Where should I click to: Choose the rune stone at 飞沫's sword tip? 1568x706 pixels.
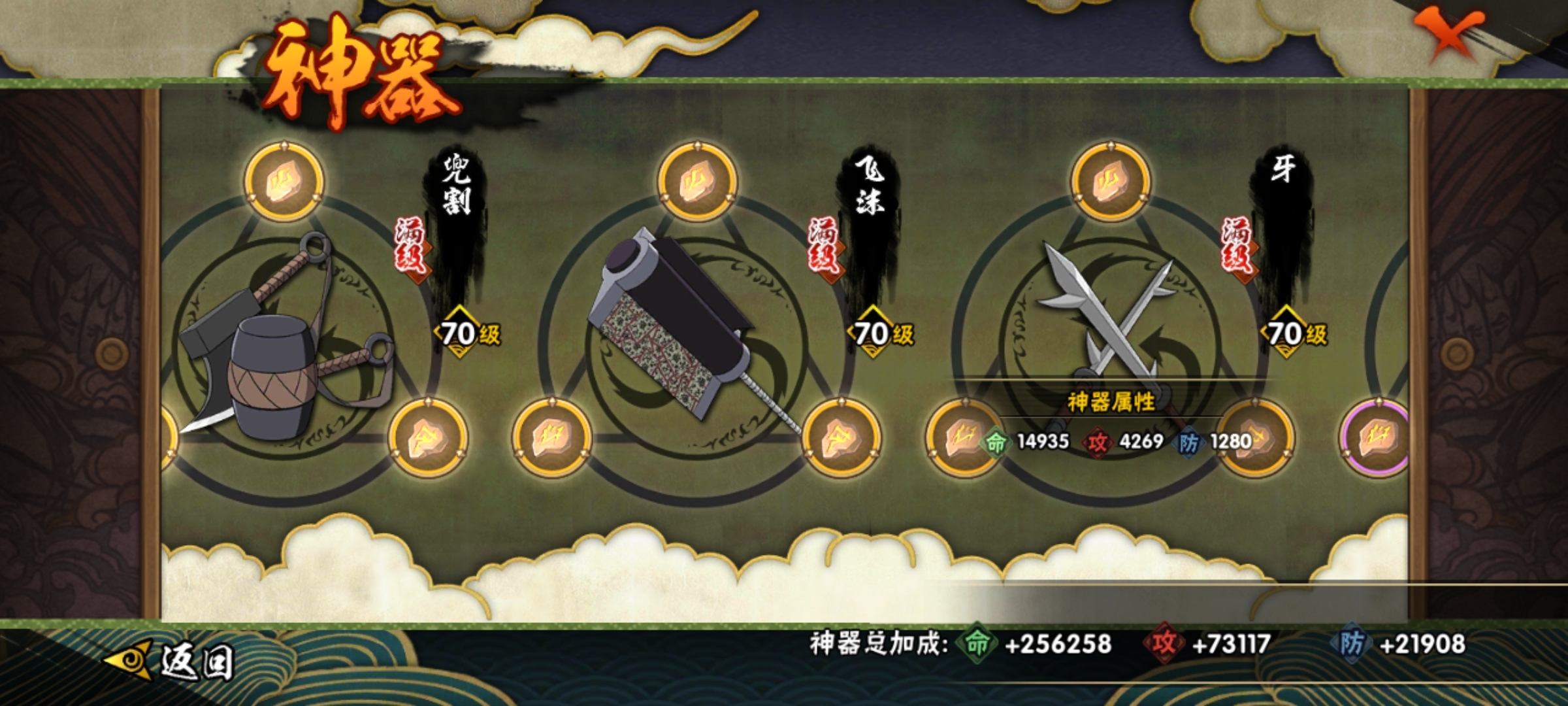[841, 438]
